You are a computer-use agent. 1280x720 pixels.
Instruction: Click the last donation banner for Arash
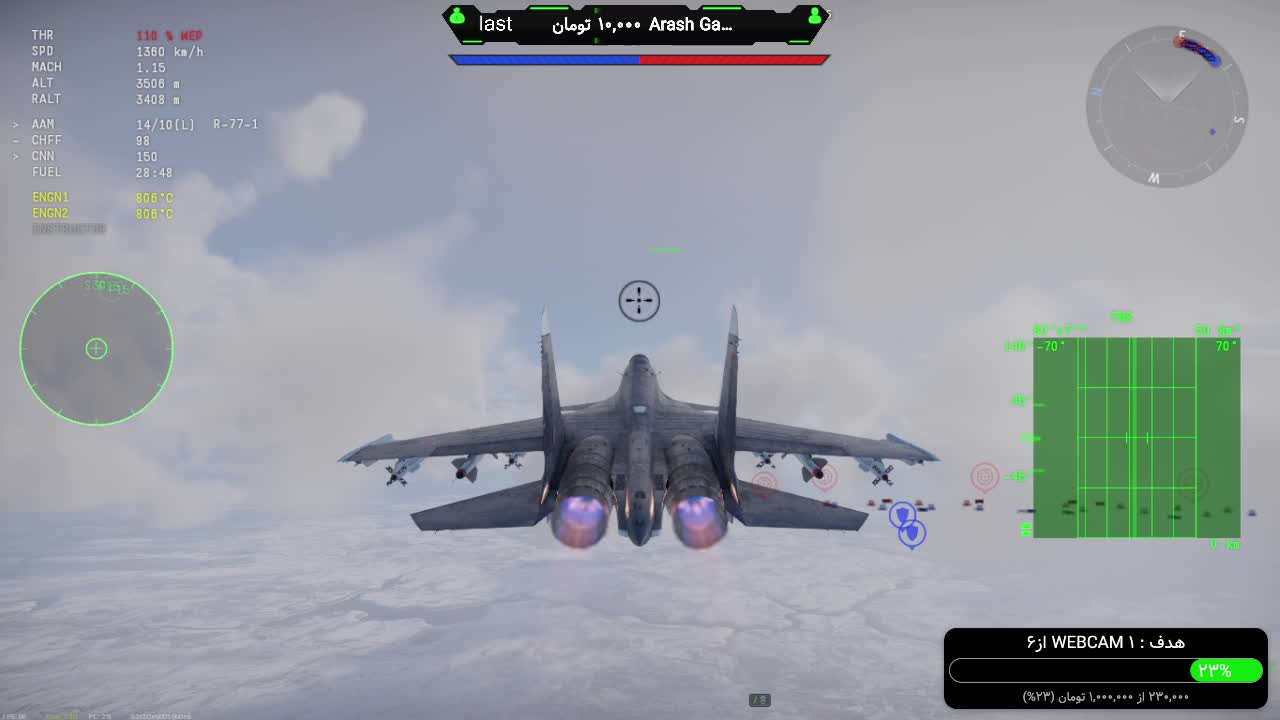(x=636, y=25)
